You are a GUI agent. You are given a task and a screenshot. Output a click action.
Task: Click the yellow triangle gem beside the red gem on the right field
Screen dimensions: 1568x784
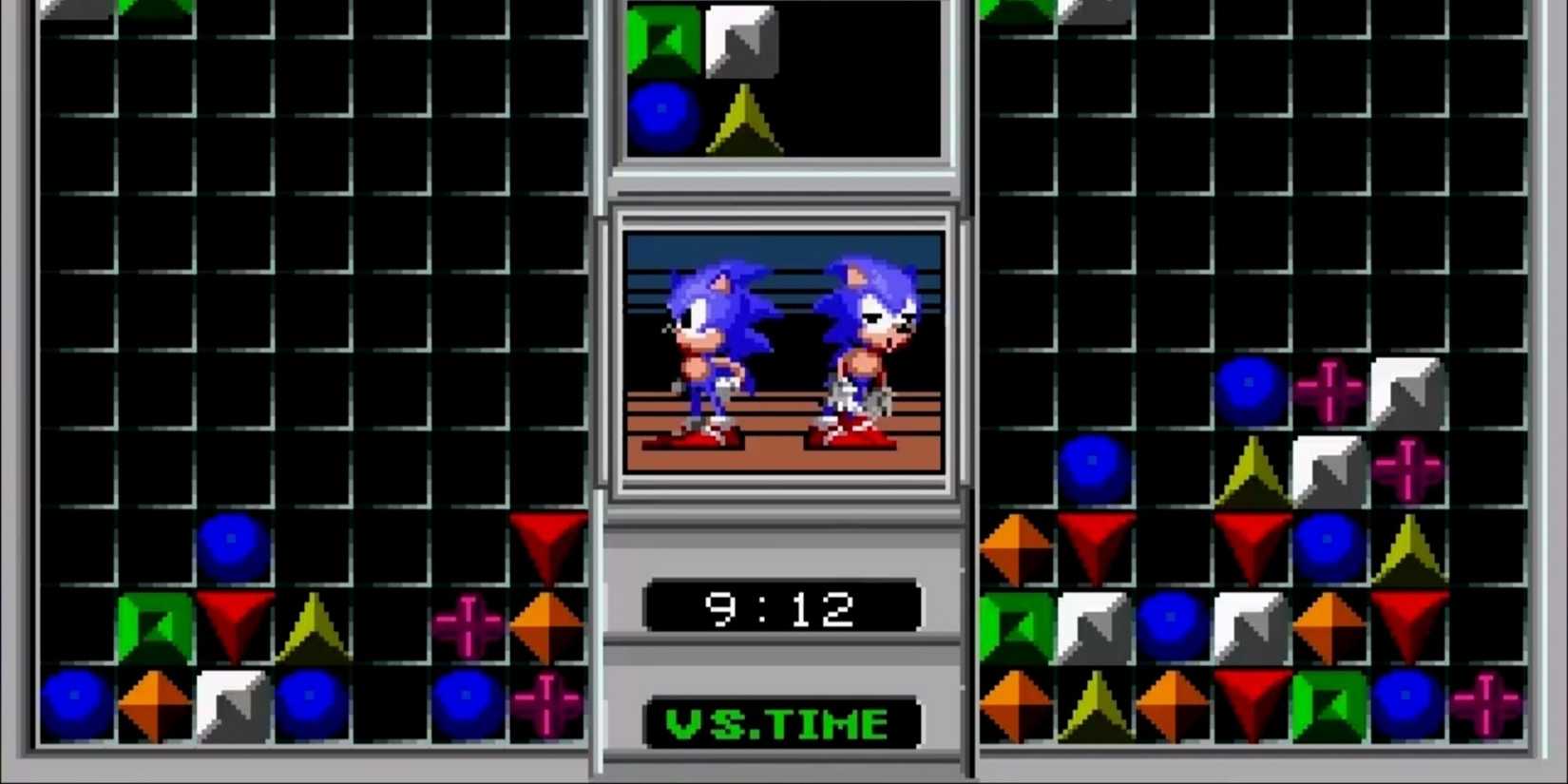coord(1410,546)
